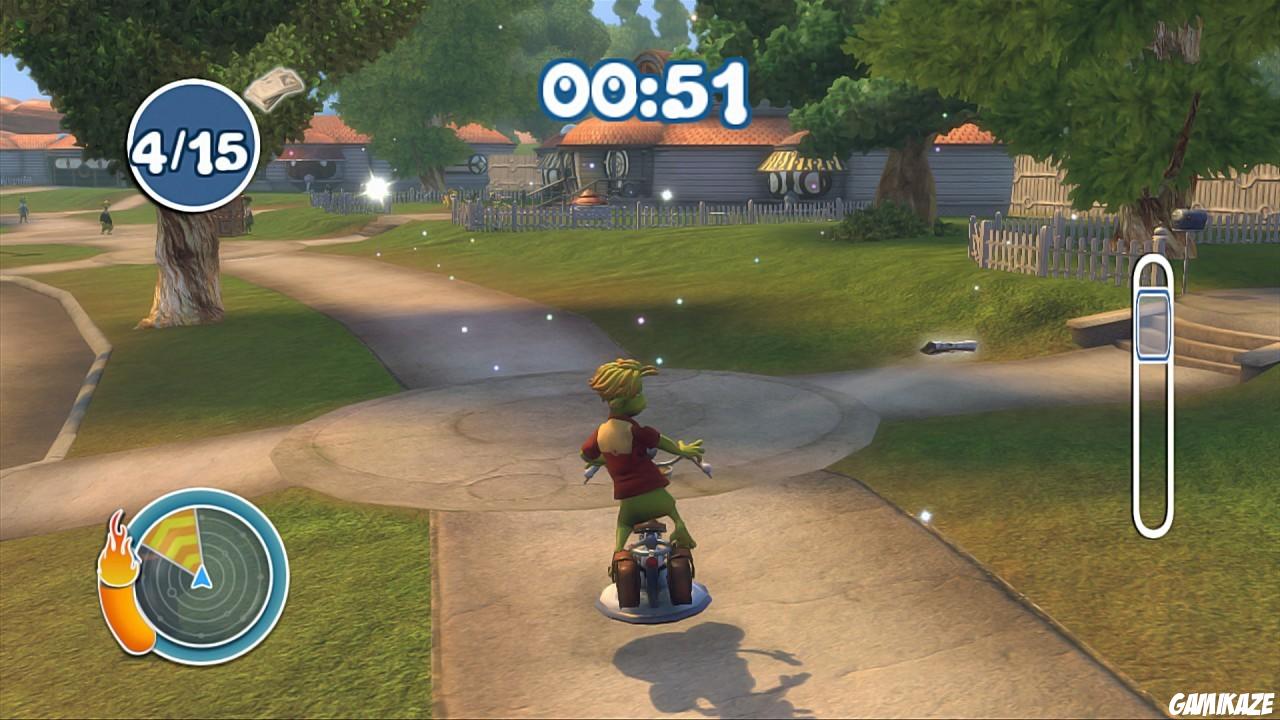Screen dimensions: 1280x720
Task: Click the purple porthole light on the building
Action: click(x=813, y=184)
